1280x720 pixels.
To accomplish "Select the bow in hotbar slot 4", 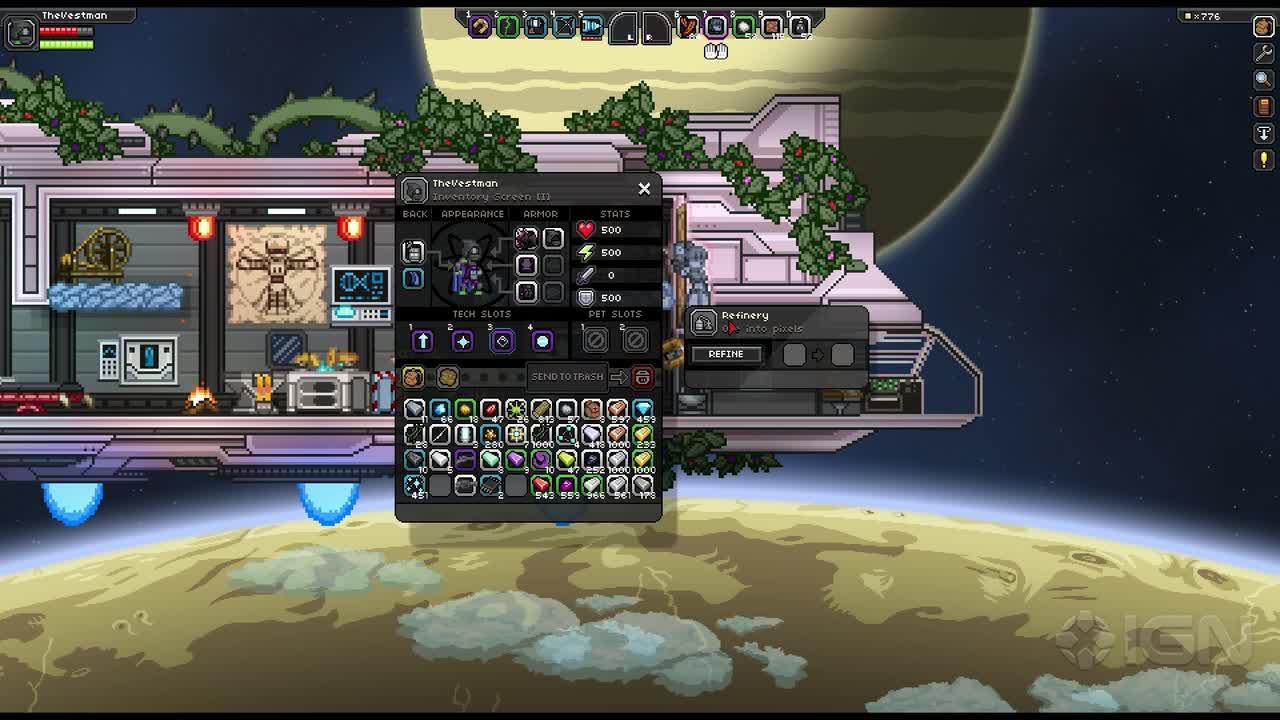I will pyautogui.click(x=564, y=27).
